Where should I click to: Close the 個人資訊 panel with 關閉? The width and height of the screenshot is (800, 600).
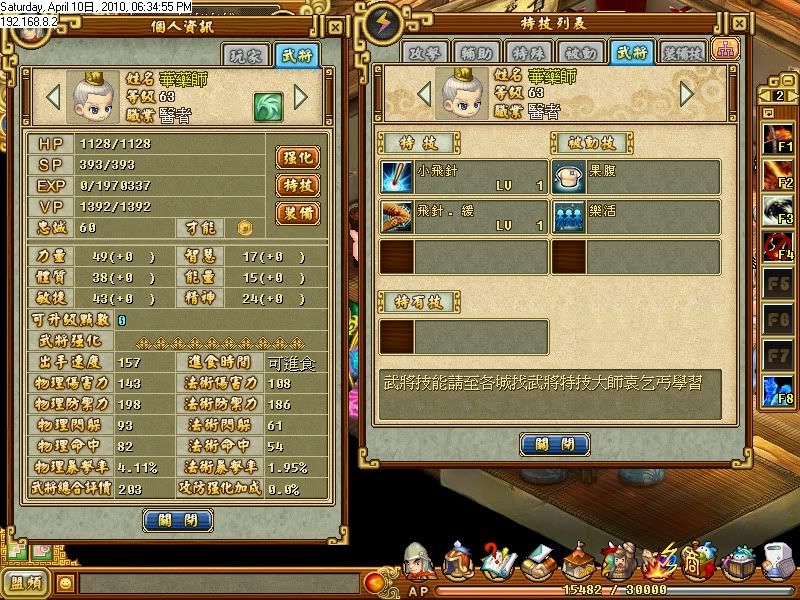(178, 519)
